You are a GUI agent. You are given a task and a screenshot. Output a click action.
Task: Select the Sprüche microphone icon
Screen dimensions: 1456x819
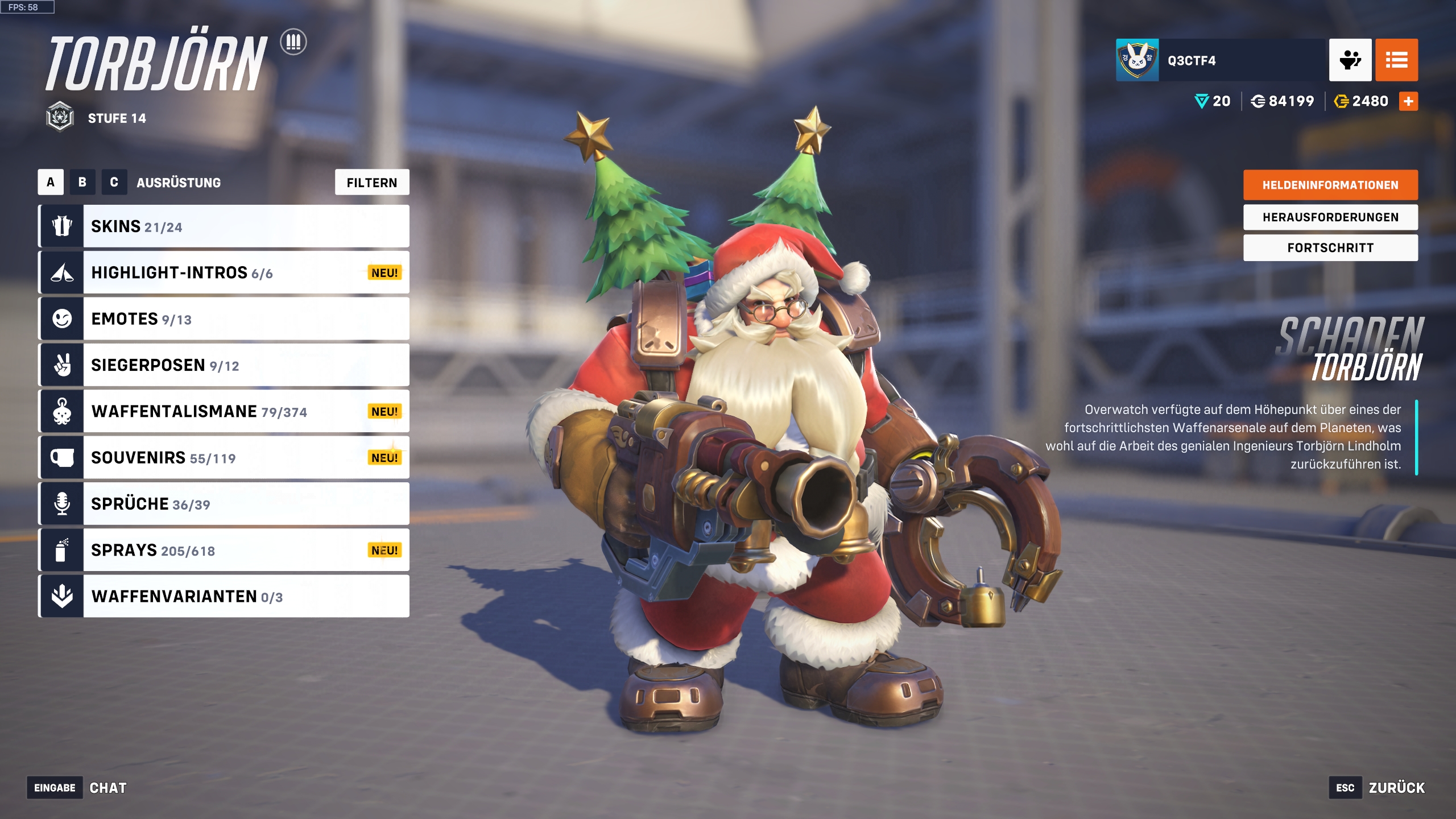coord(63,503)
